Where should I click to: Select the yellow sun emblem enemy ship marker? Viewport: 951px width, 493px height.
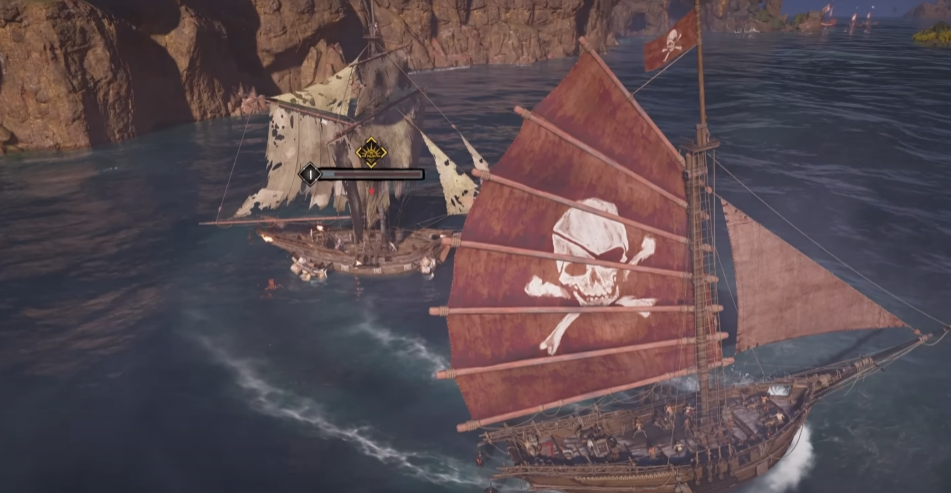pos(371,152)
